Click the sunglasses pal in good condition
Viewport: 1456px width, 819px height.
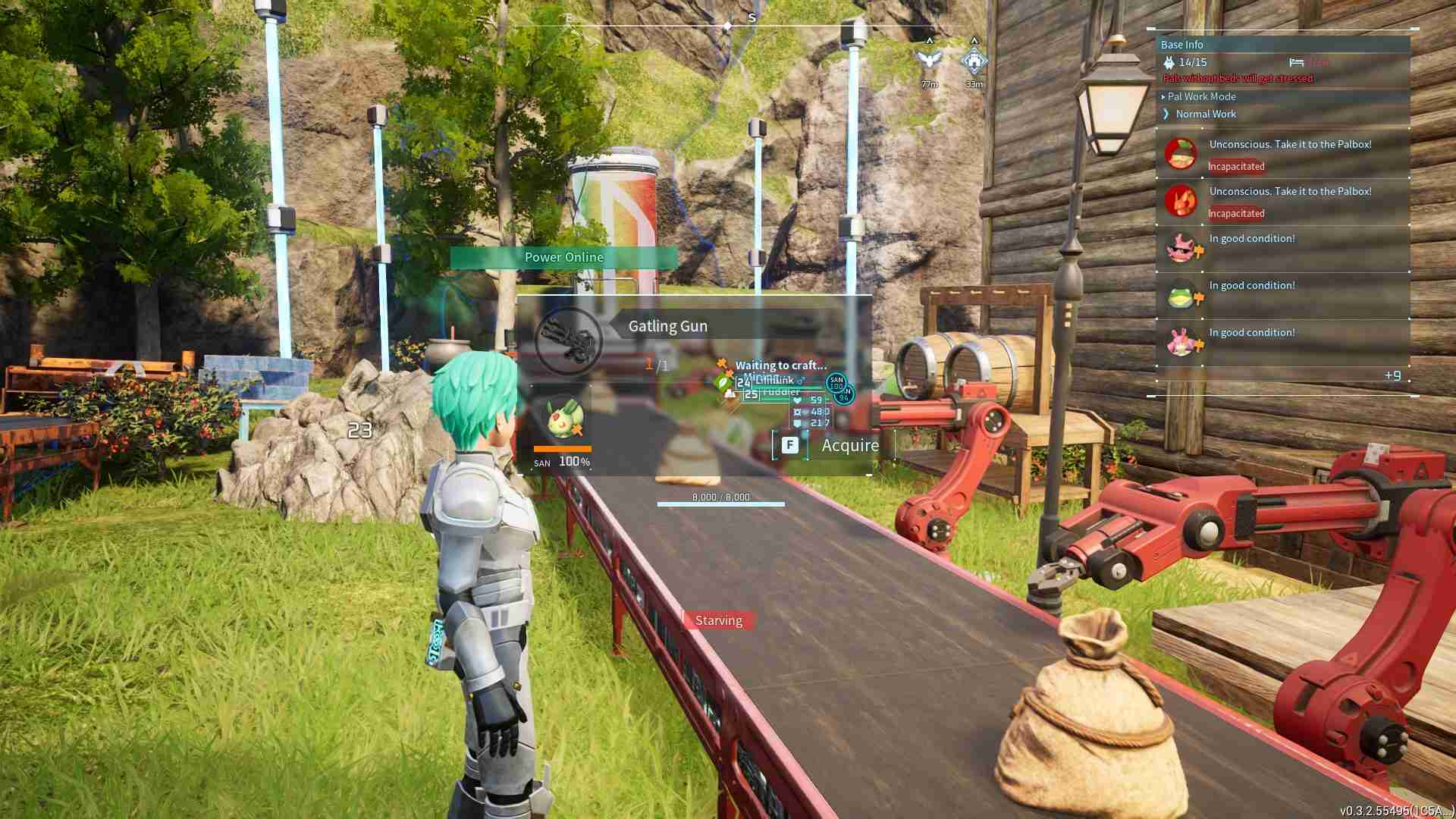click(x=1180, y=249)
